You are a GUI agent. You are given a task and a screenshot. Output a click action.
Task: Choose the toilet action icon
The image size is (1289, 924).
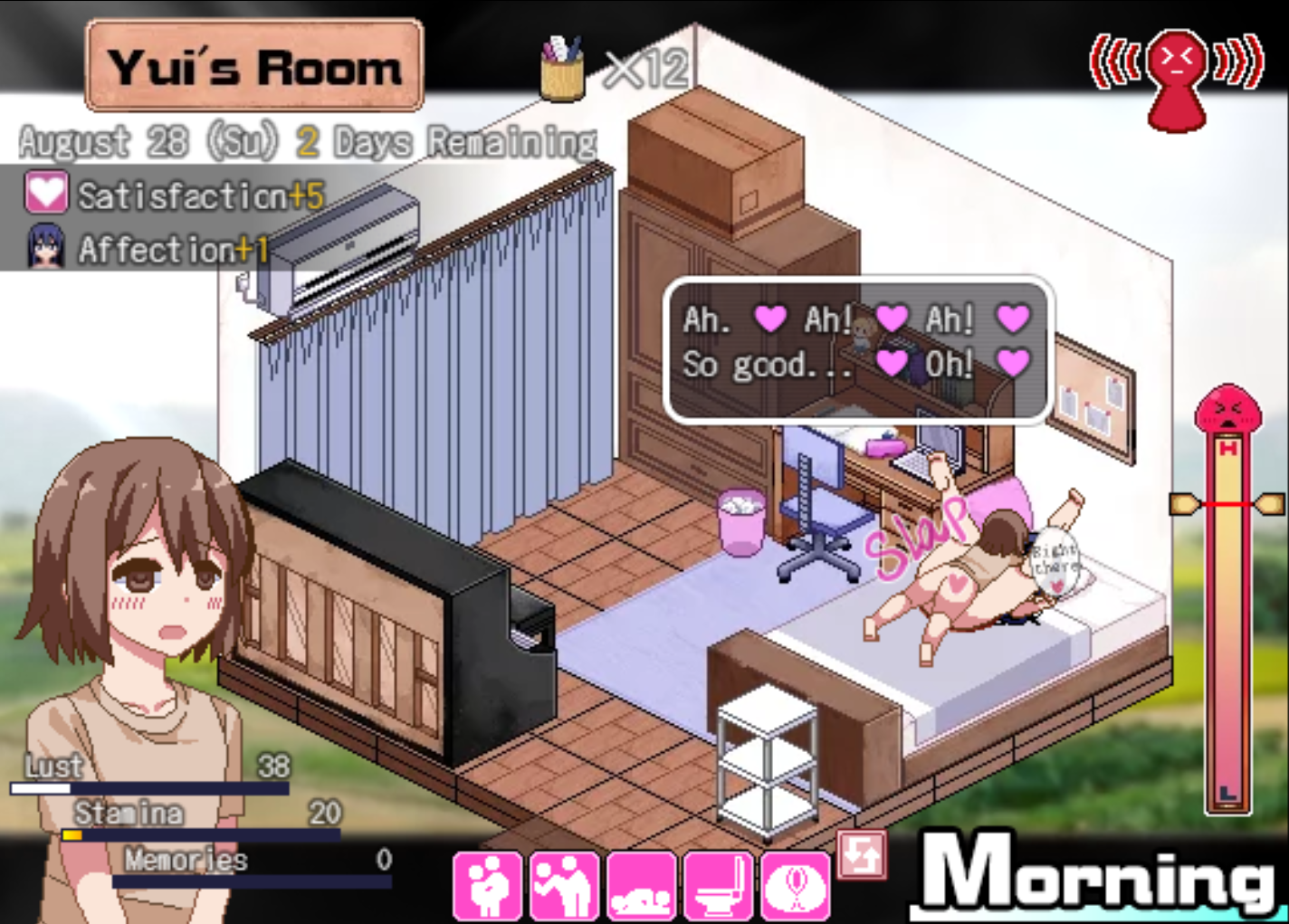pos(718,886)
